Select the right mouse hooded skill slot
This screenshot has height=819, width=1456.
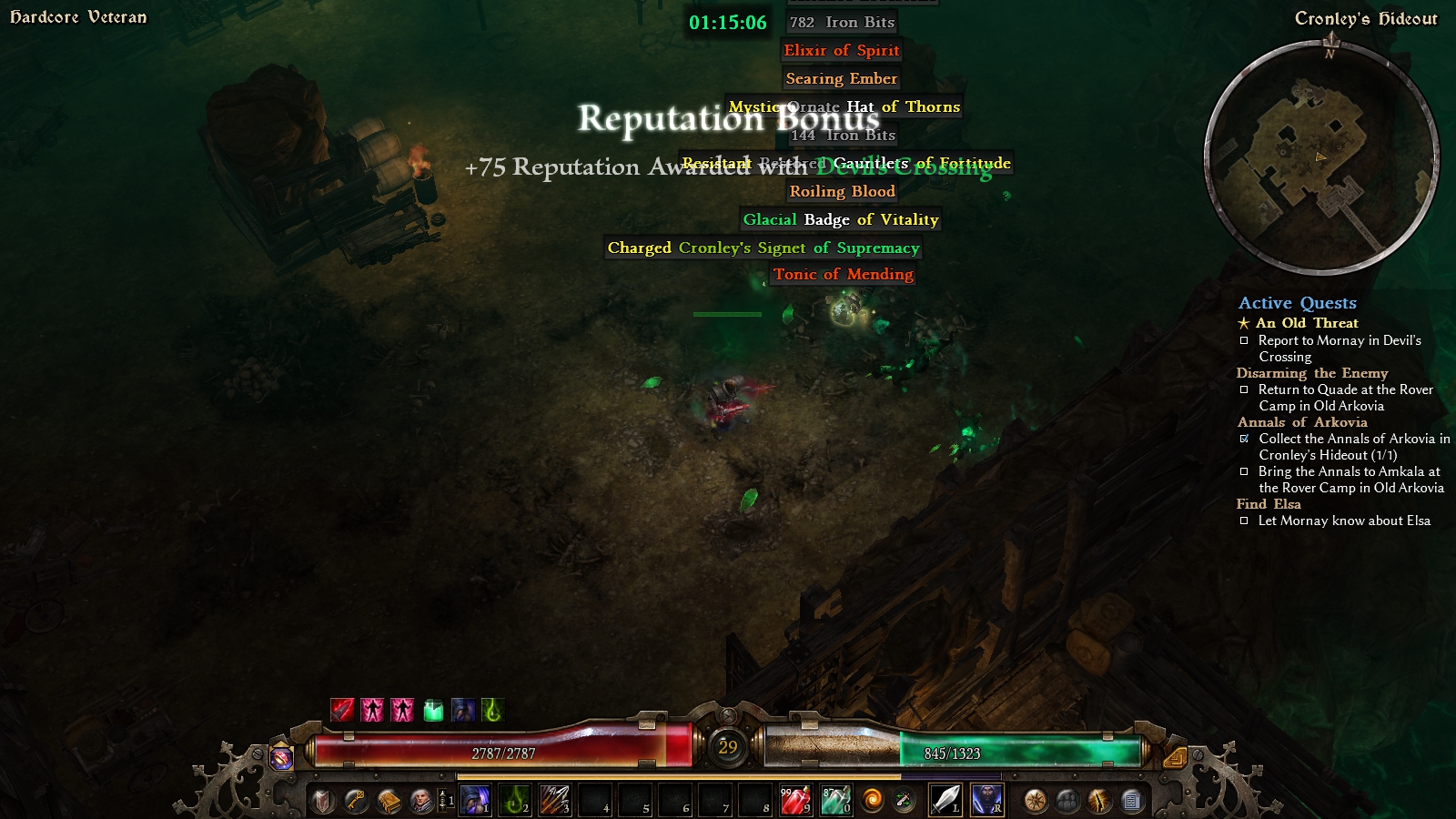986,800
